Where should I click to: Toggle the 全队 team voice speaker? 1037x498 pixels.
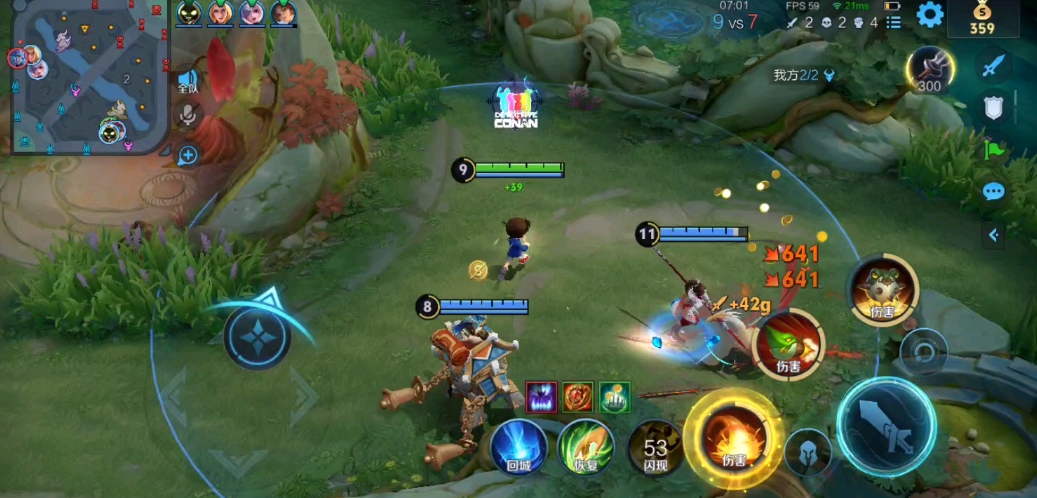[x=187, y=80]
